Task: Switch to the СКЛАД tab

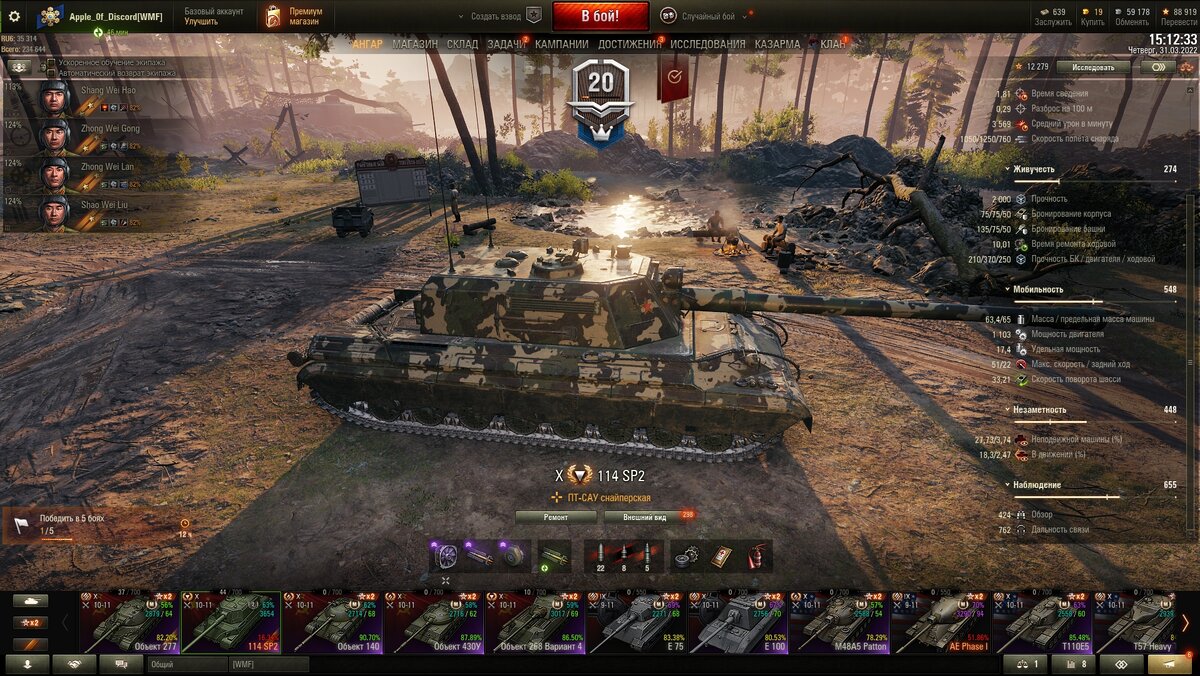Action: pyautogui.click(x=462, y=44)
